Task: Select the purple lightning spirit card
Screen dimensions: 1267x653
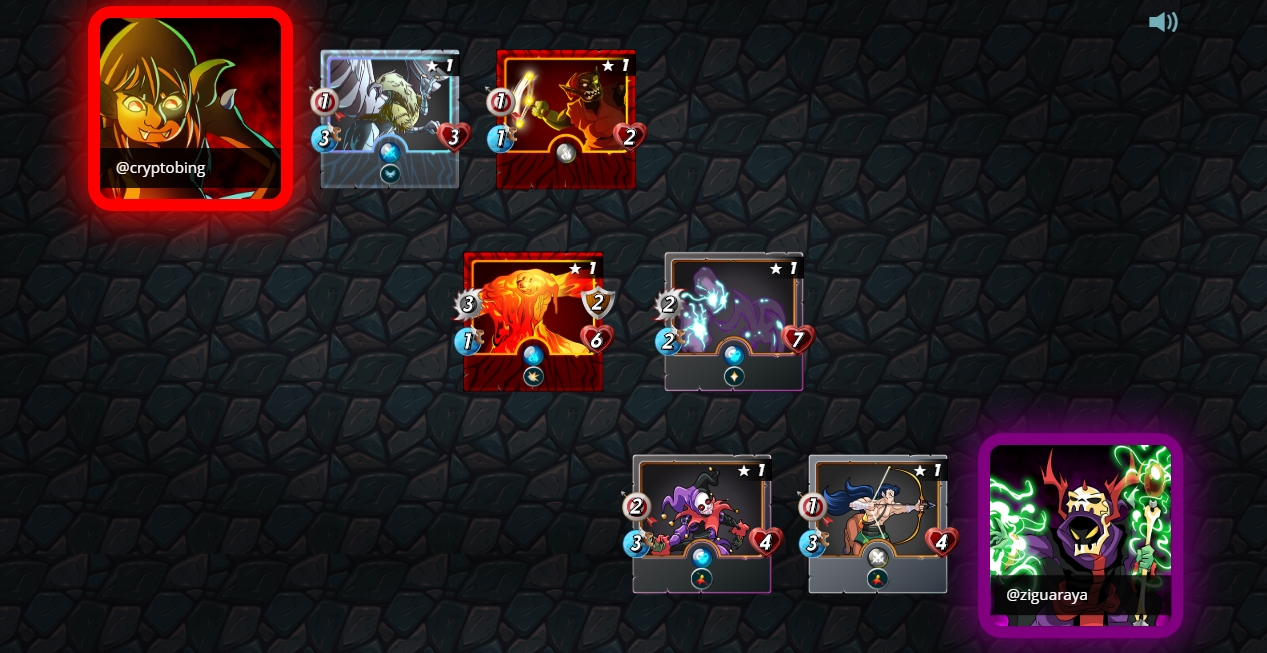Action: coord(734,320)
